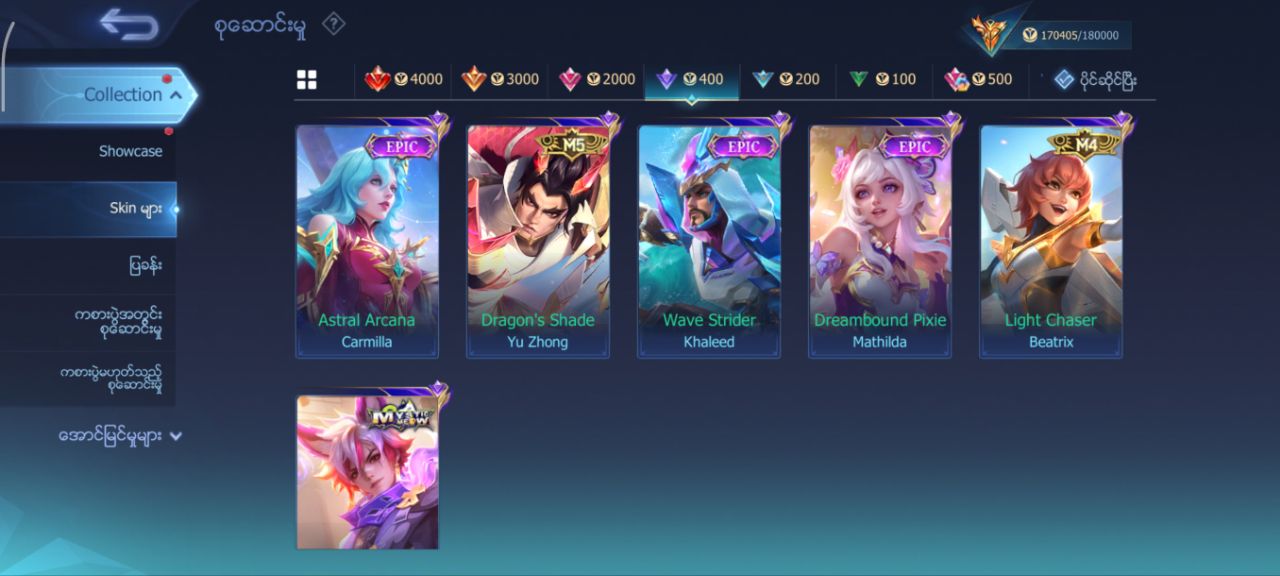This screenshot has height=576, width=1280.
Task: Choose Yu Zhong's Dragon's Shade skin
Action: coord(538,240)
